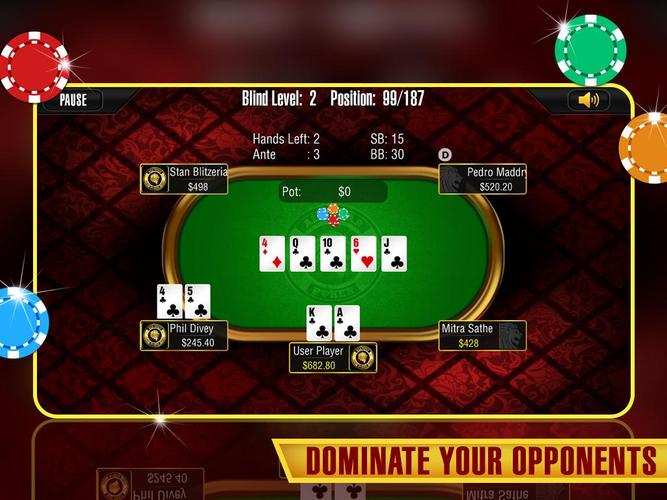This screenshot has width=667, height=500.
Task: Open the User Player panel
Action: [x=334, y=358]
